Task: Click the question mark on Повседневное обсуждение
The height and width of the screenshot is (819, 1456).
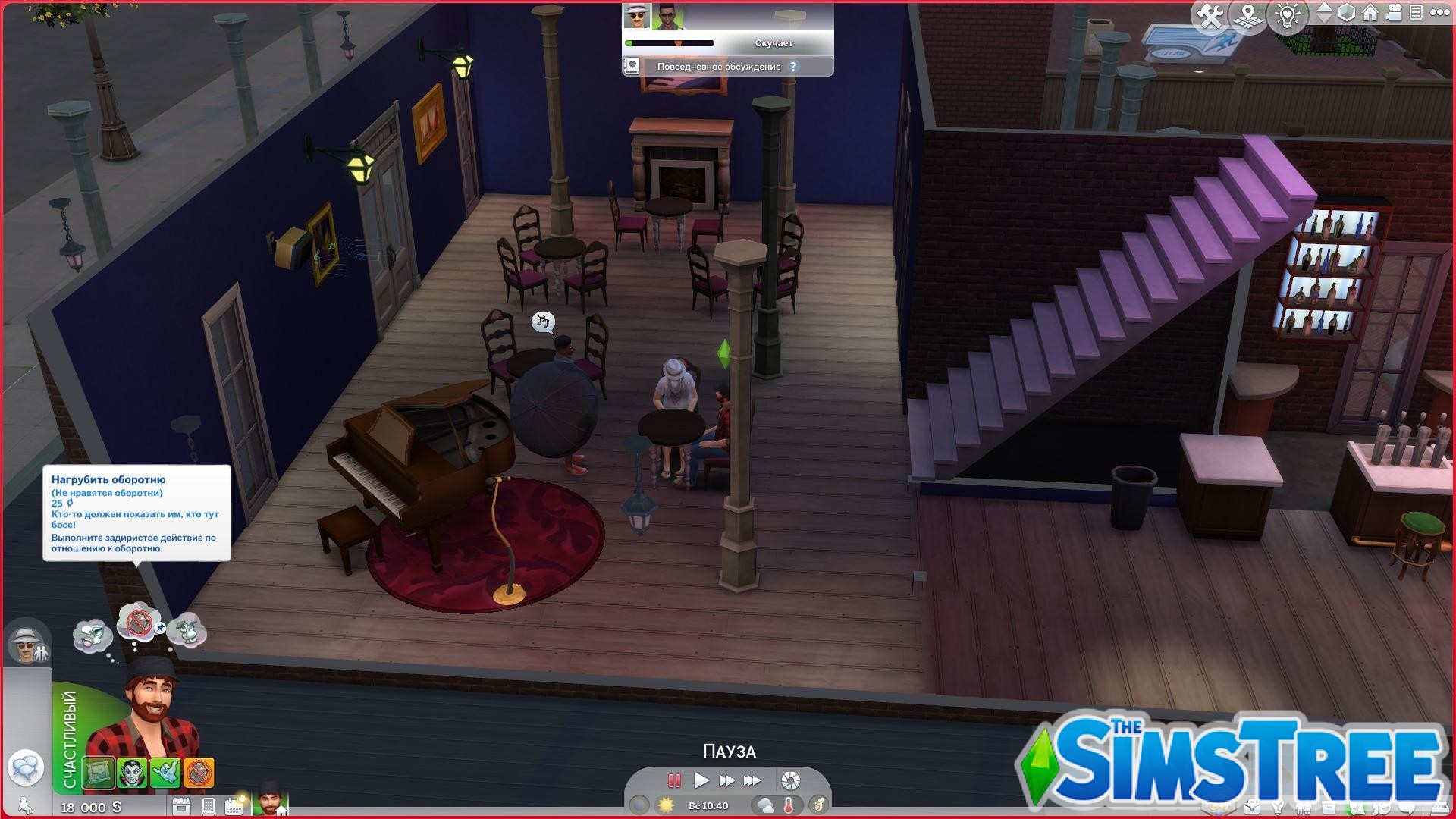Action: pyautogui.click(x=793, y=67)
